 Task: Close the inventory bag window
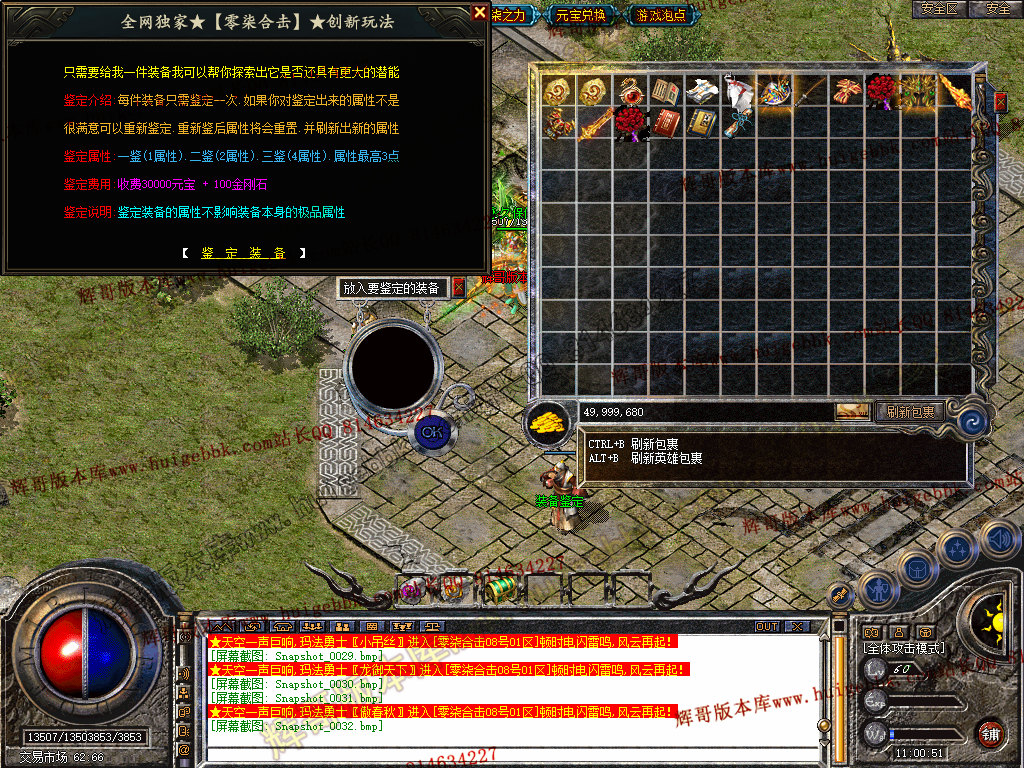tap(1000, 102)
